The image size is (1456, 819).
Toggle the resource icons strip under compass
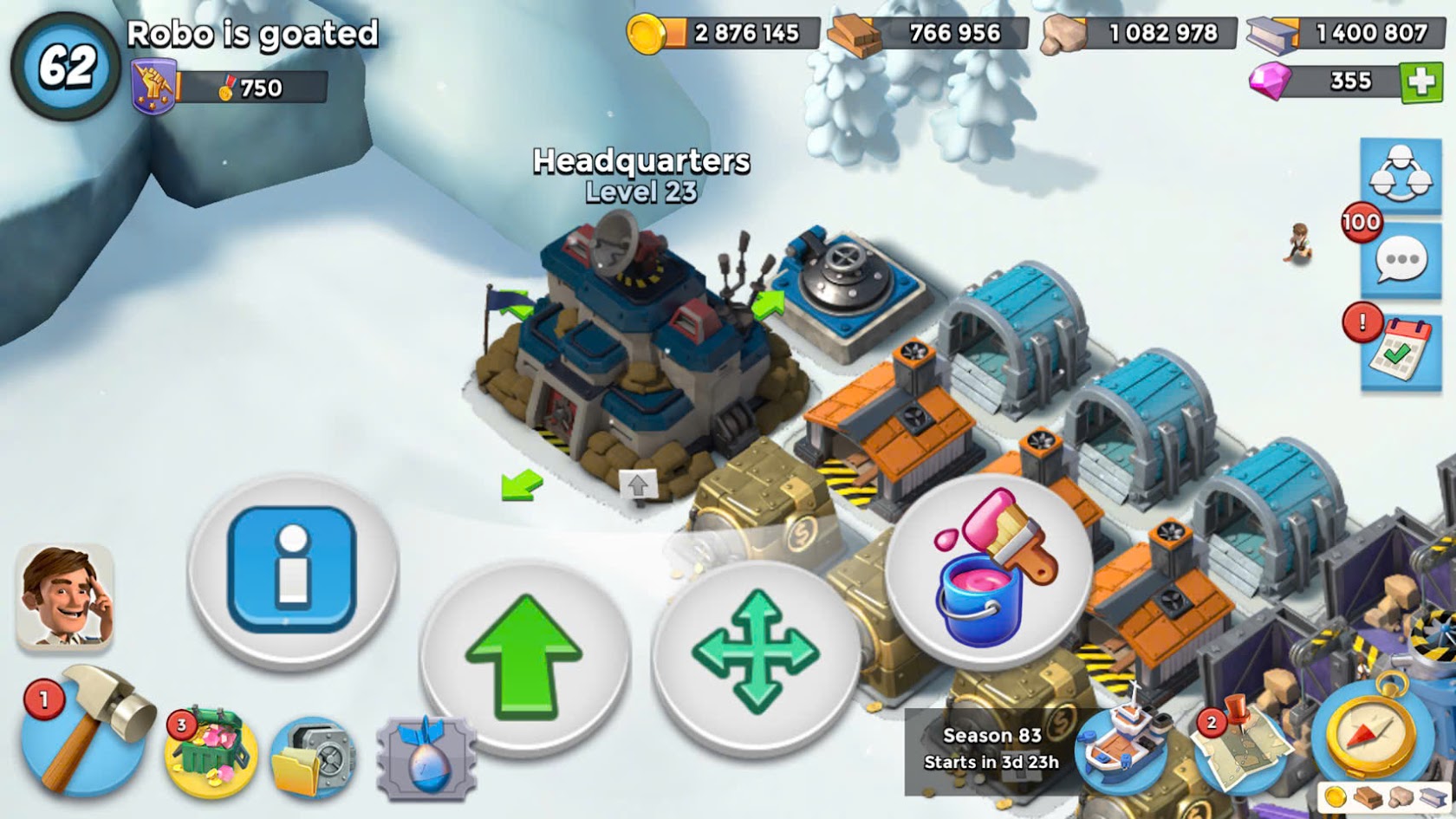click(1383, 798)
